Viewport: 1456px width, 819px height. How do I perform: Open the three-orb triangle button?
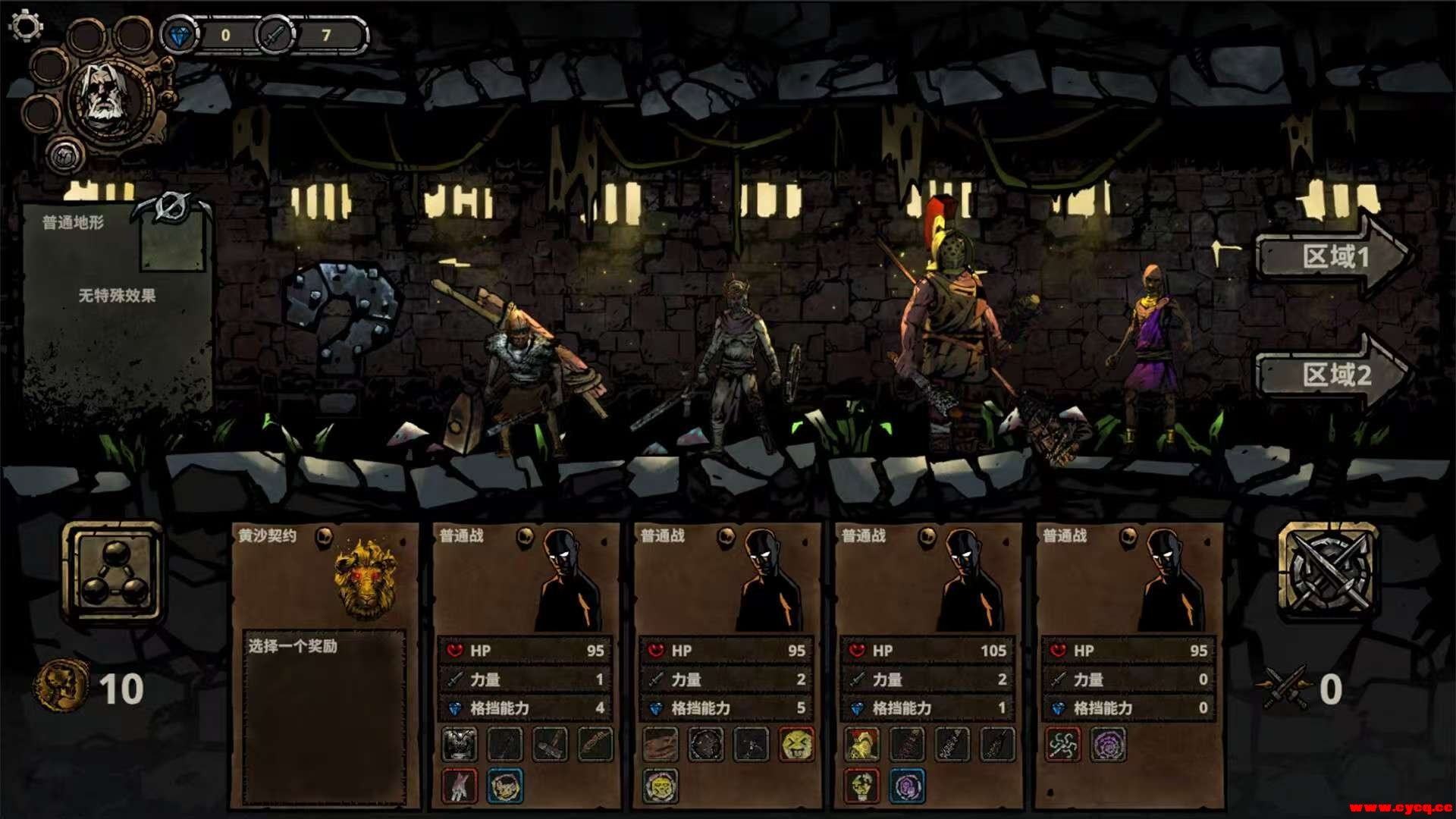pyautogui.click(x=114, y=573)
